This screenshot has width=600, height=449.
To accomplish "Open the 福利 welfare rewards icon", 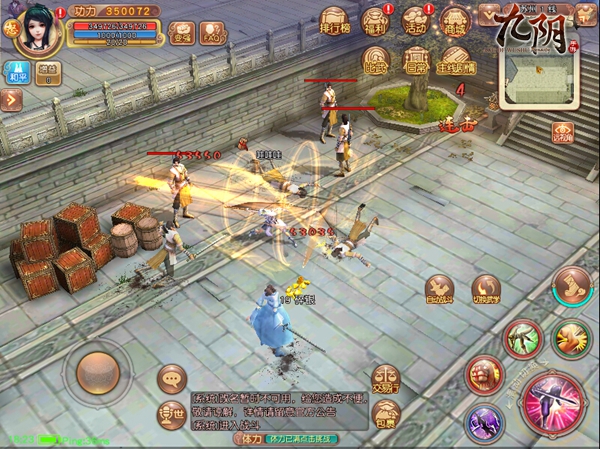I will pos(375,22).
